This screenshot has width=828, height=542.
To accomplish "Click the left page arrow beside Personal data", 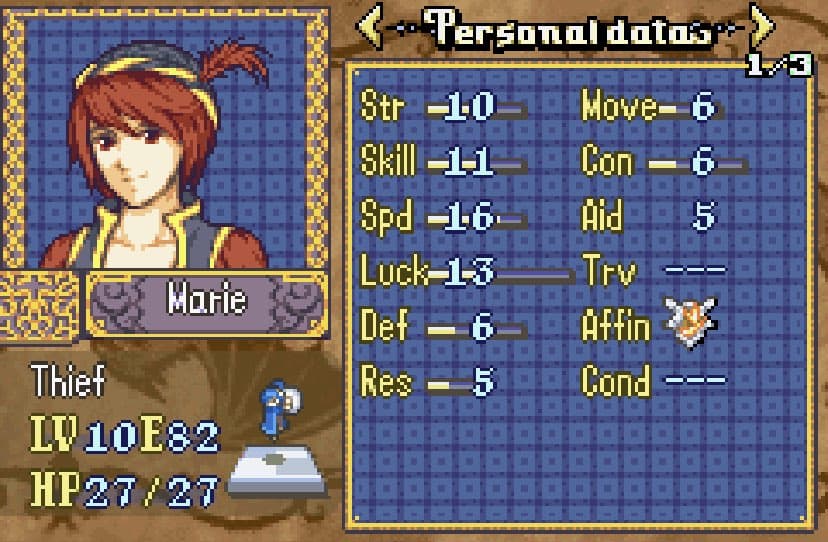I will 370,28.
